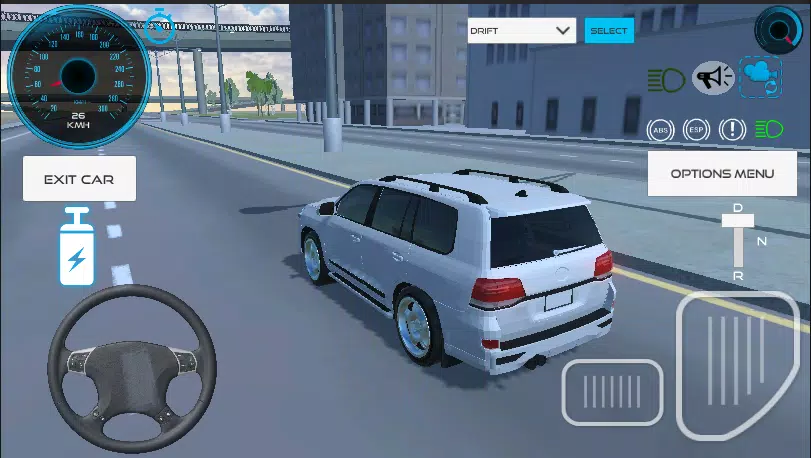Tap the stopwatch icon beside the speedometer
The image size is (811, 458).
pos(160,26)
